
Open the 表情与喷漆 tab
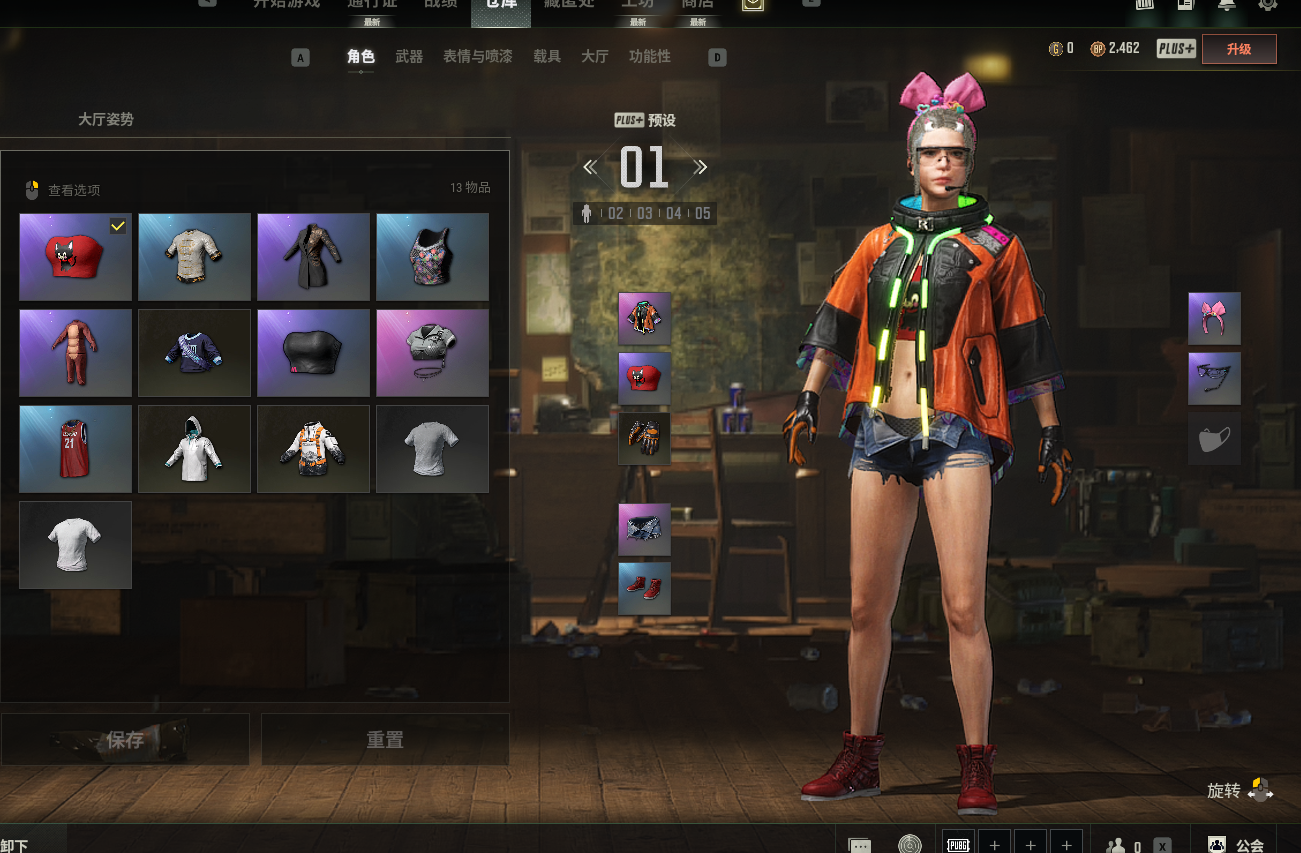tap(477, 57)
